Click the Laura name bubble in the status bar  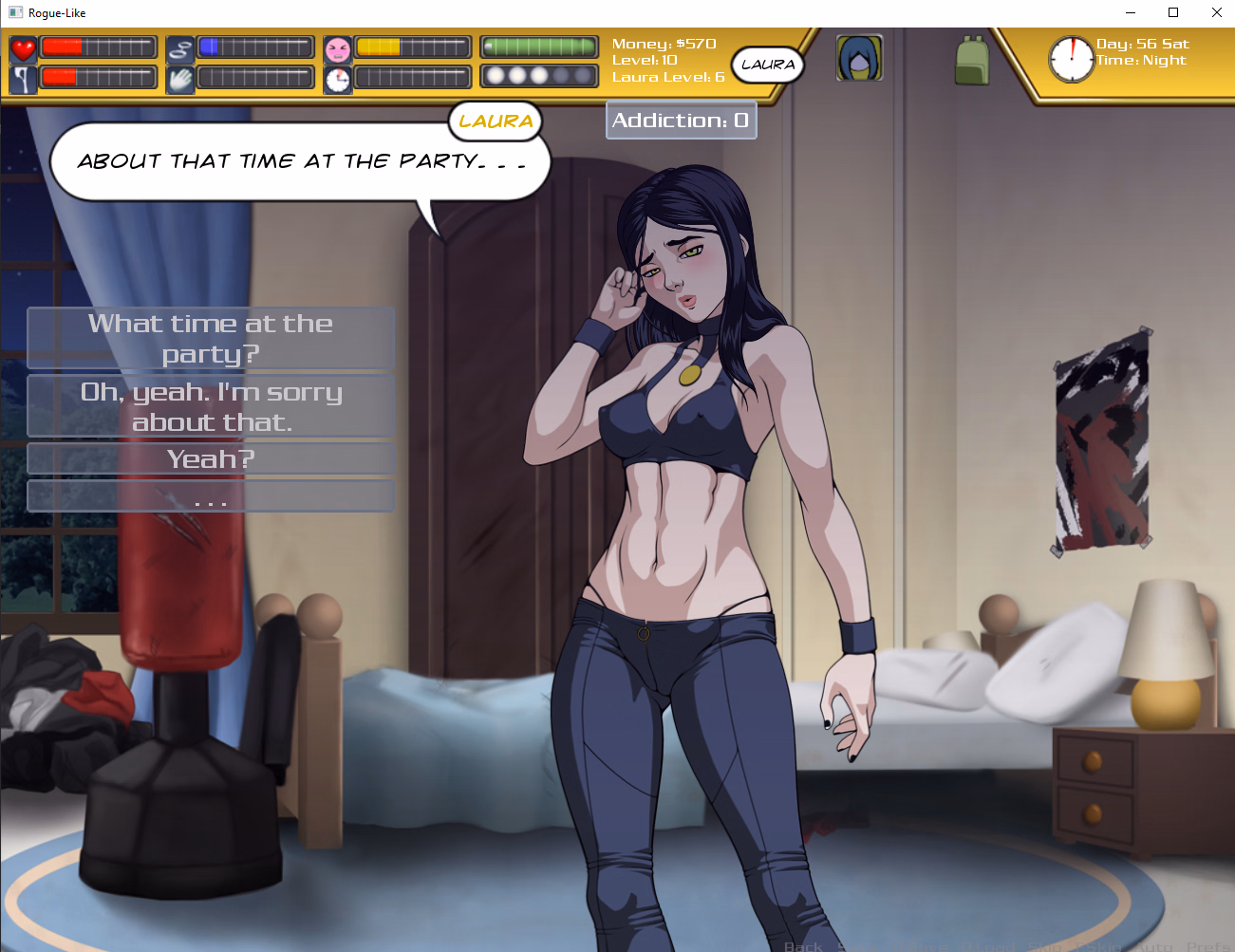click(768, 65)
